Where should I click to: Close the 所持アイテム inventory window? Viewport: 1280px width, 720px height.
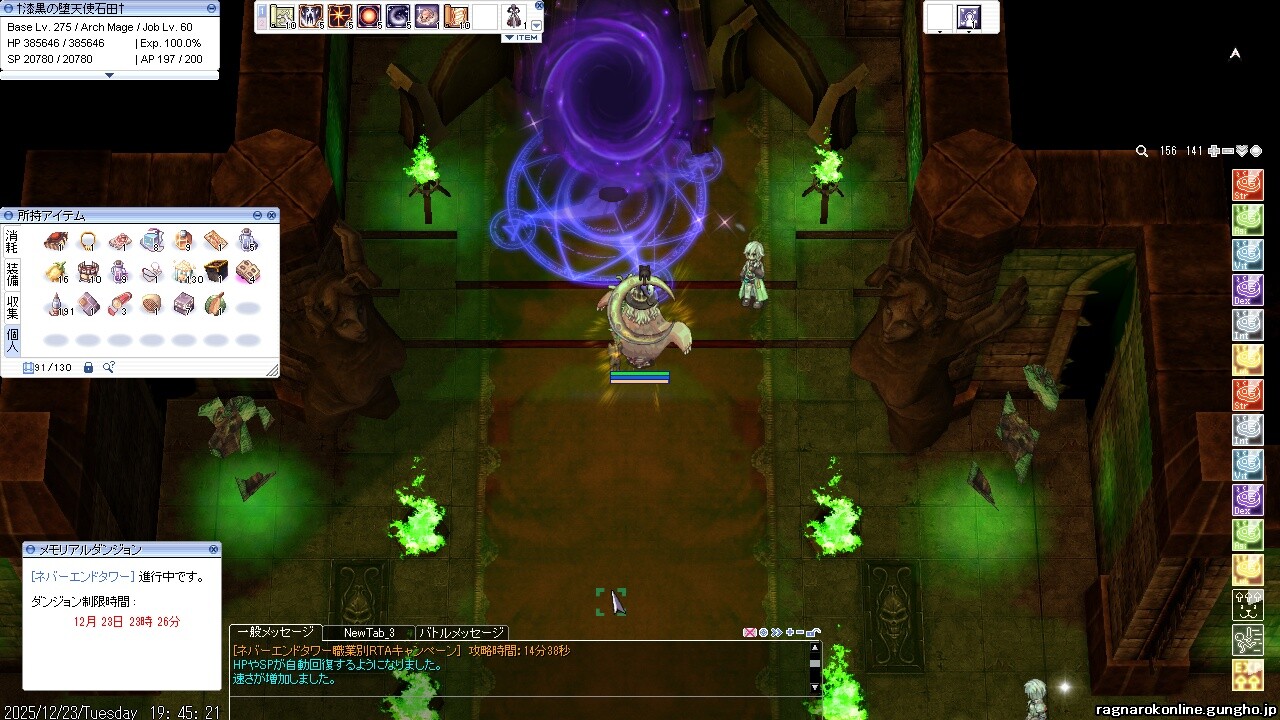(271, 215)
